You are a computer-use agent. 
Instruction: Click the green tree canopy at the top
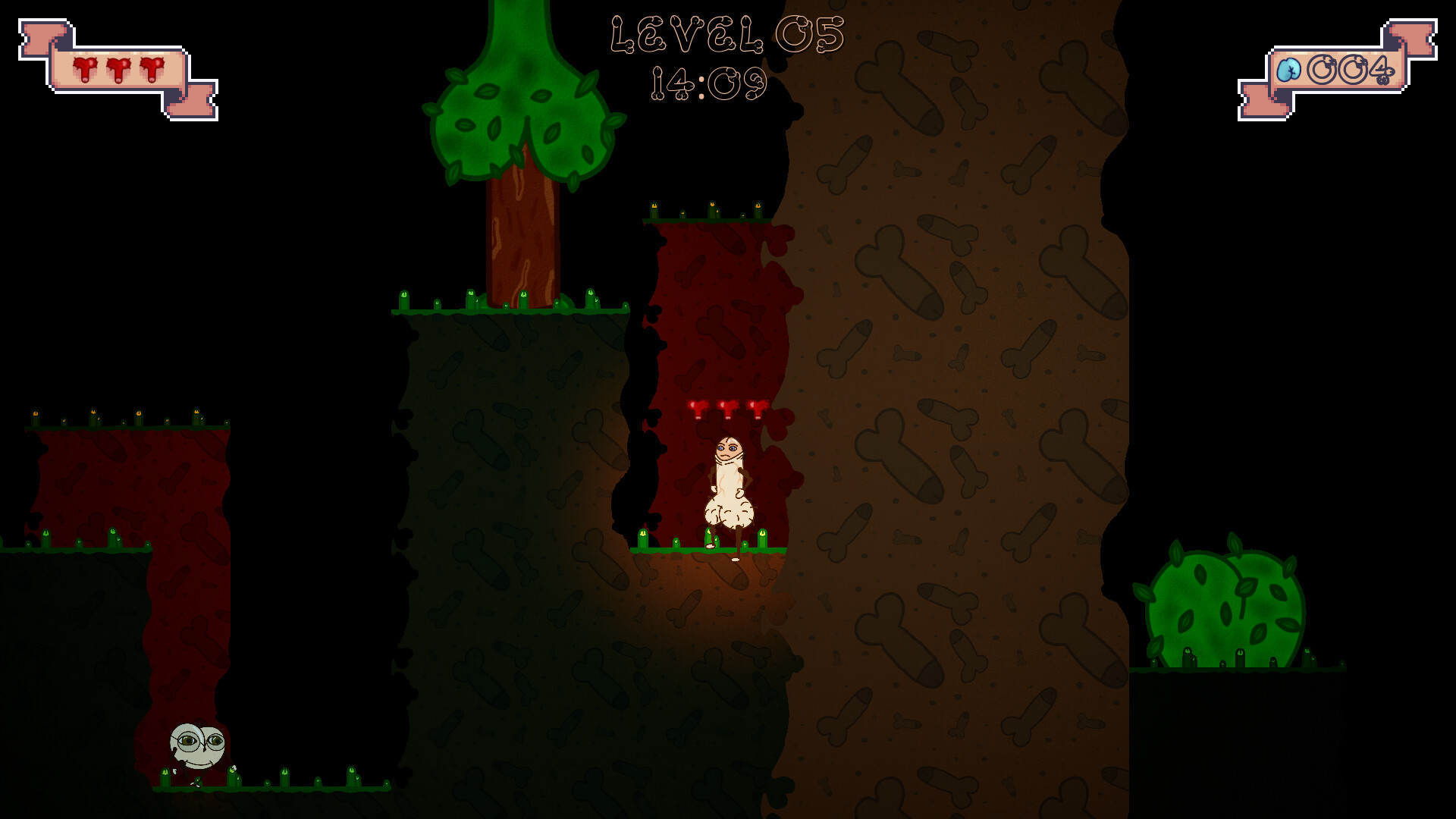(x=523, y=114)
